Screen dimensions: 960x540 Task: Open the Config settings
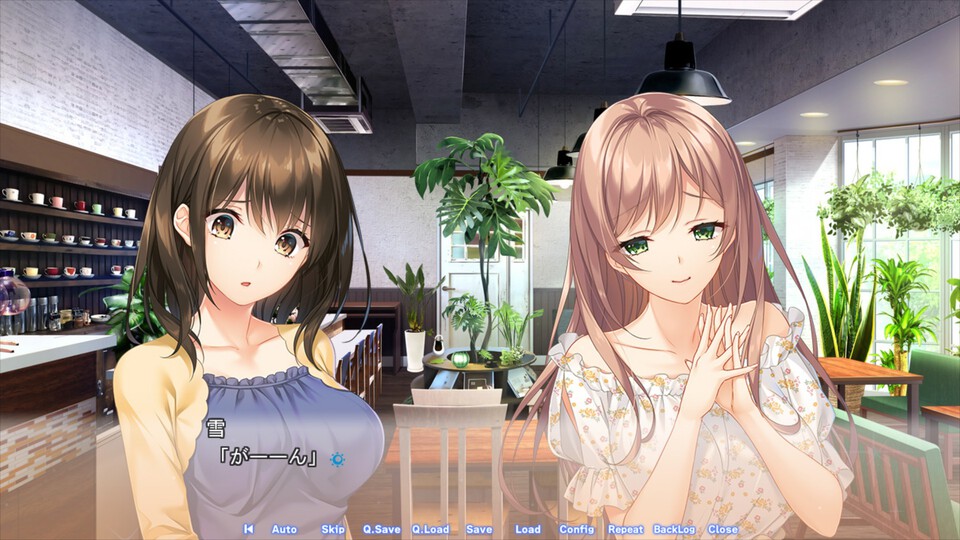pos(576,529)
